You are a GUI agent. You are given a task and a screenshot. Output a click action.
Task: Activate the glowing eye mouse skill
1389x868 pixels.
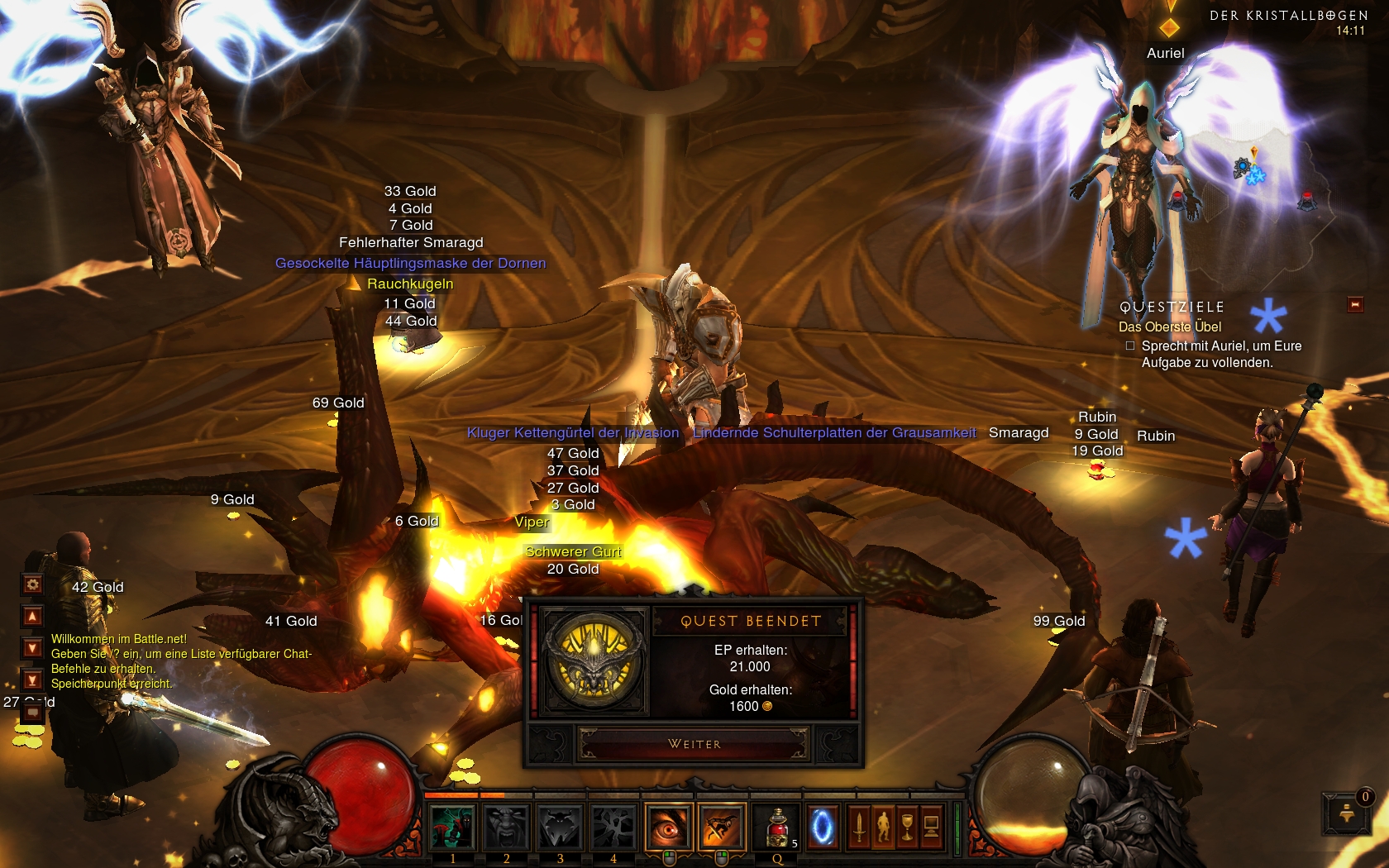pos(668,827)
